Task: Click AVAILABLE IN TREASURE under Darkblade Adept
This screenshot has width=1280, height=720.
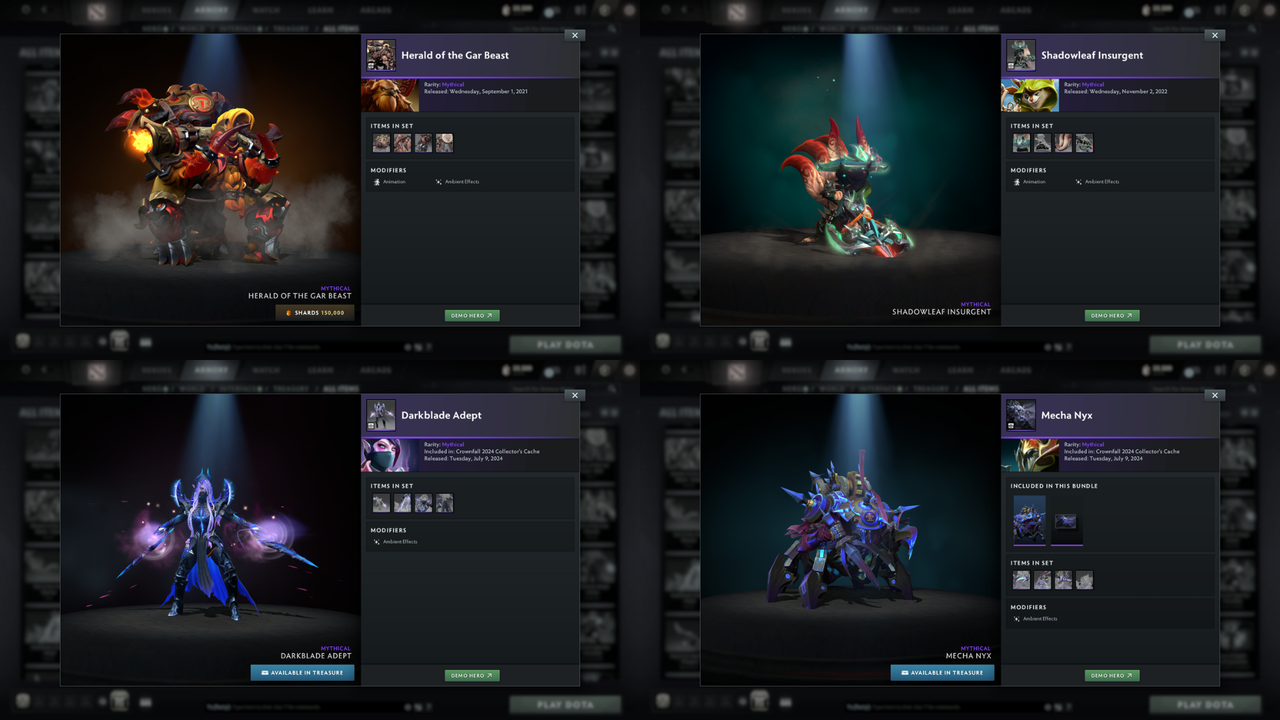Action: click(x=302, y=672)
